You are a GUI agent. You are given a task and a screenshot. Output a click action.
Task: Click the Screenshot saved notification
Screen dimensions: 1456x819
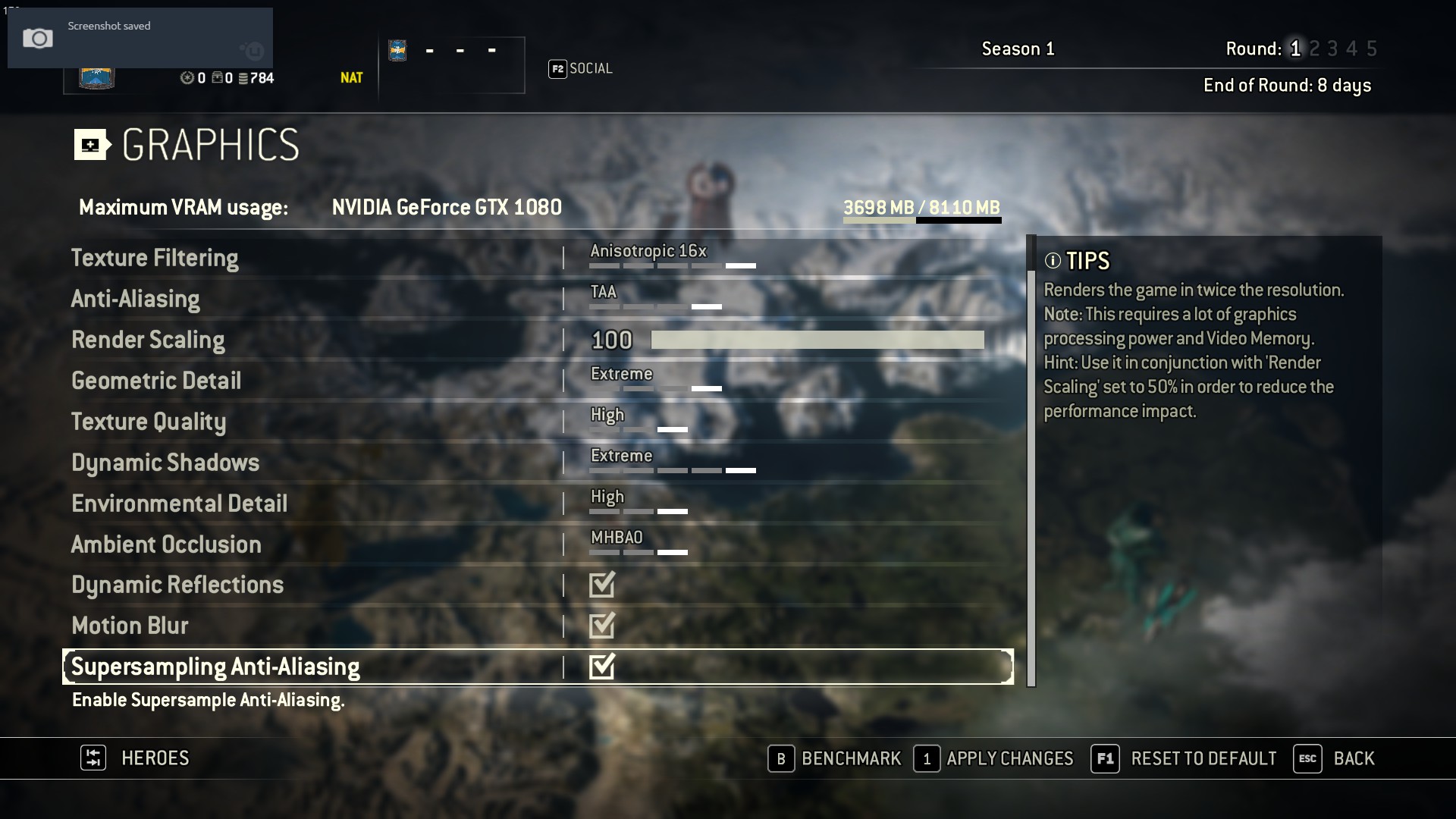pyautogui.click(x=140, y=37)
